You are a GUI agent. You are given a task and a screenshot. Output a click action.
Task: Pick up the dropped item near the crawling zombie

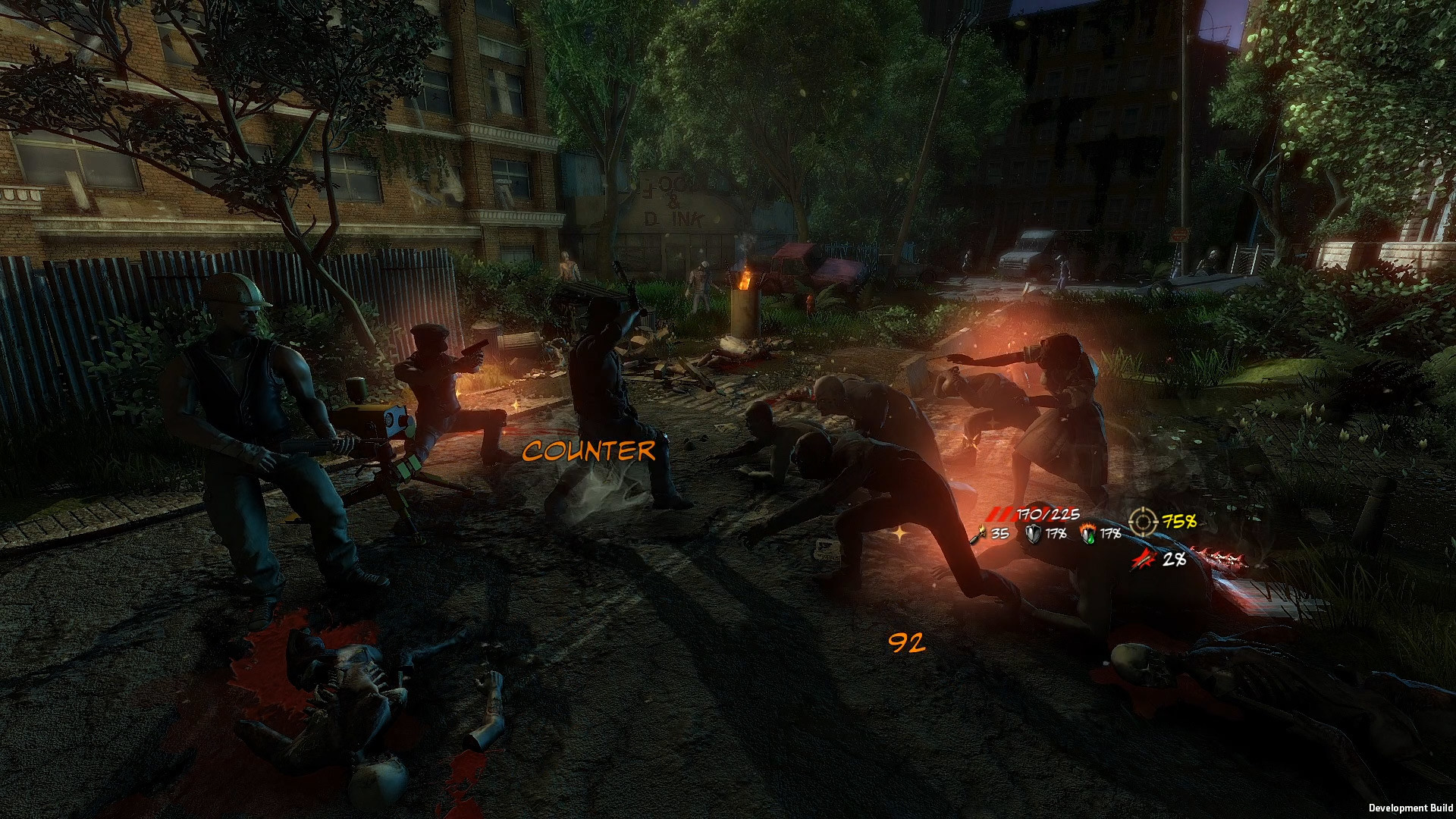tap(827, 550)
